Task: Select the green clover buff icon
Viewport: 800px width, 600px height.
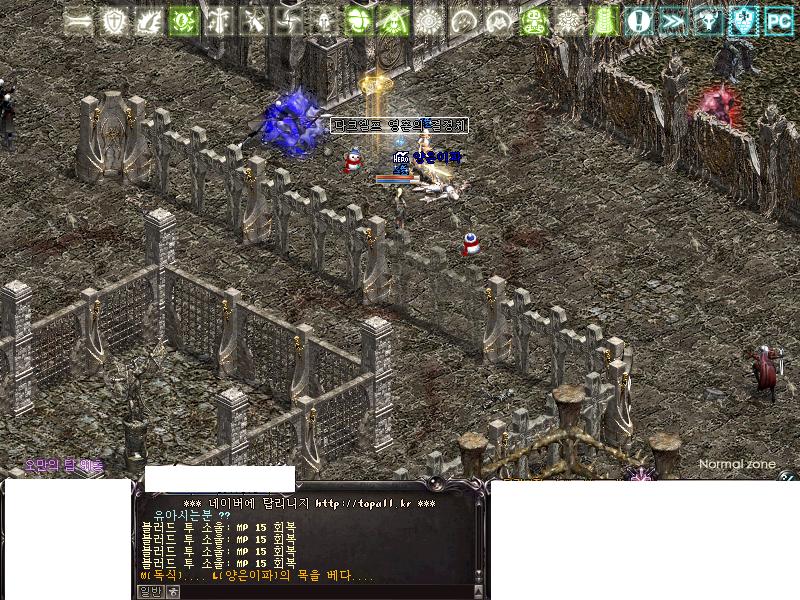Action: [359, 20]
